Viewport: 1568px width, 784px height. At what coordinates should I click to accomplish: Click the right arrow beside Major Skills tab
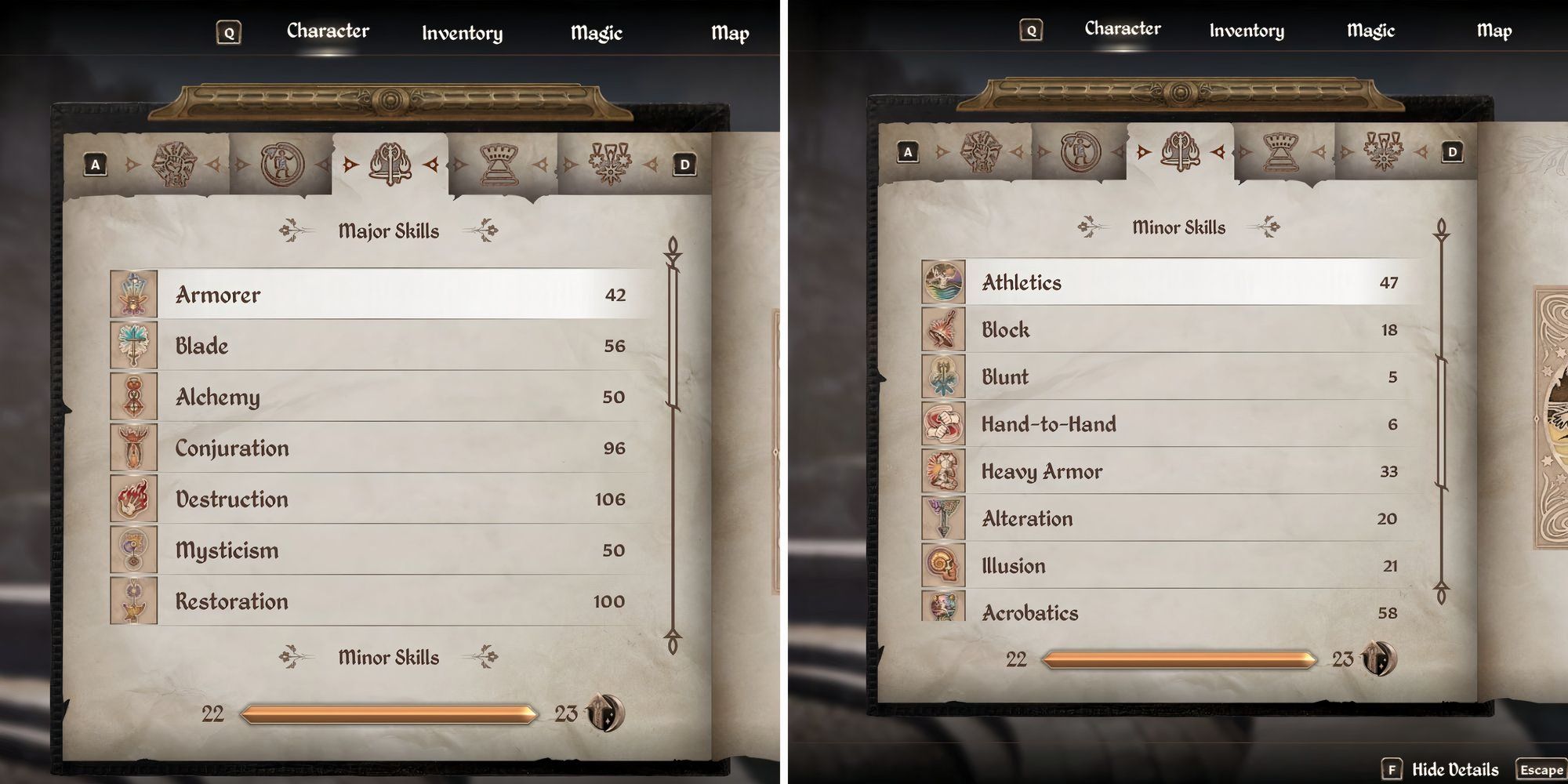[x=431, y=165]
